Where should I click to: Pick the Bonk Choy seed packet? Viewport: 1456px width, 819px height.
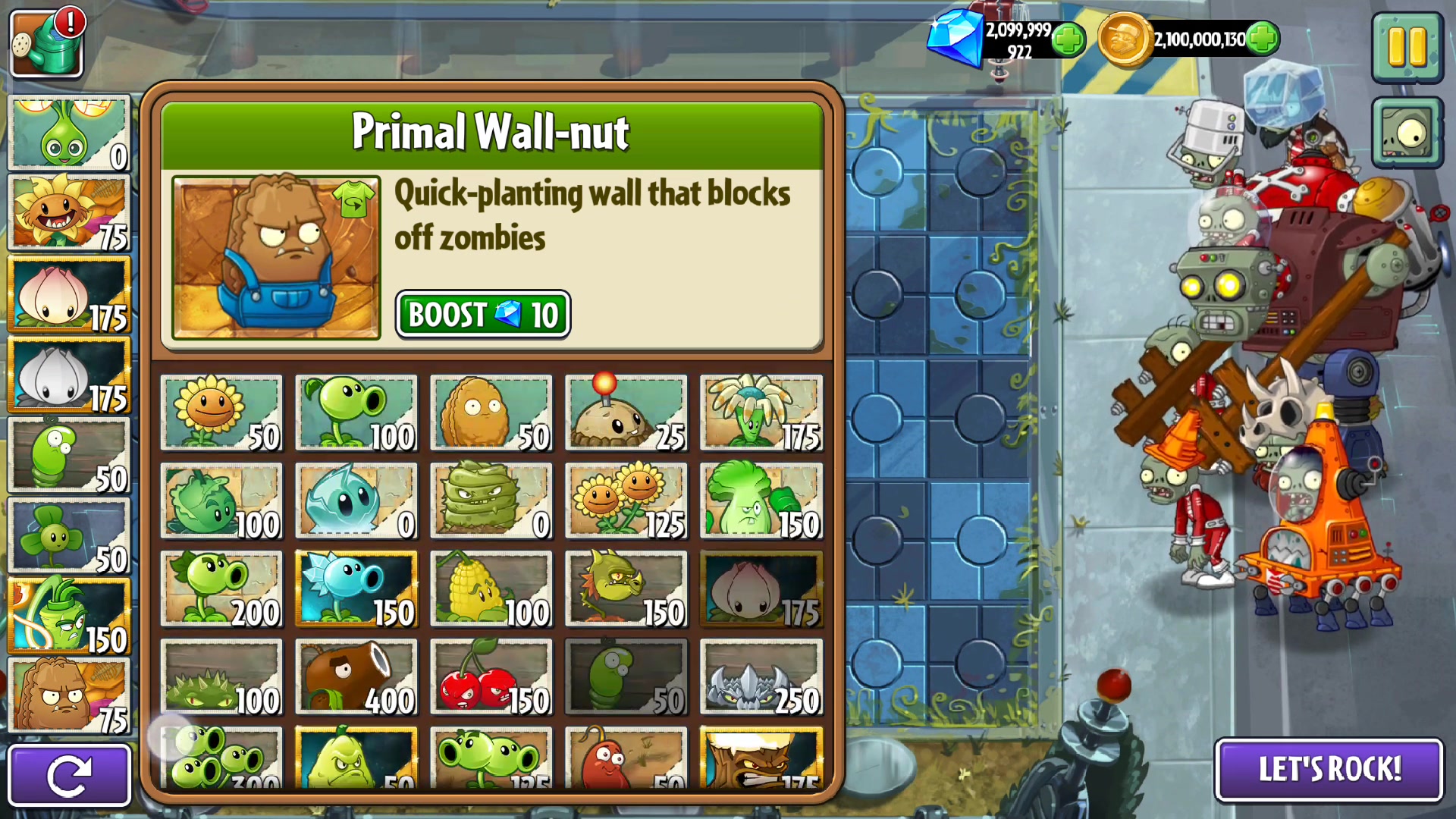click(761, 501)
